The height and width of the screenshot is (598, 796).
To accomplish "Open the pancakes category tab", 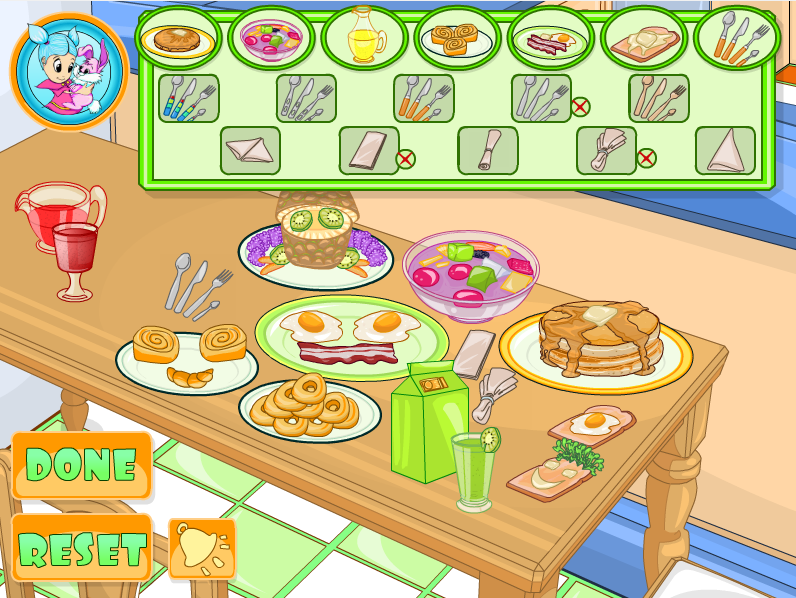I will [x=178, y=39].
